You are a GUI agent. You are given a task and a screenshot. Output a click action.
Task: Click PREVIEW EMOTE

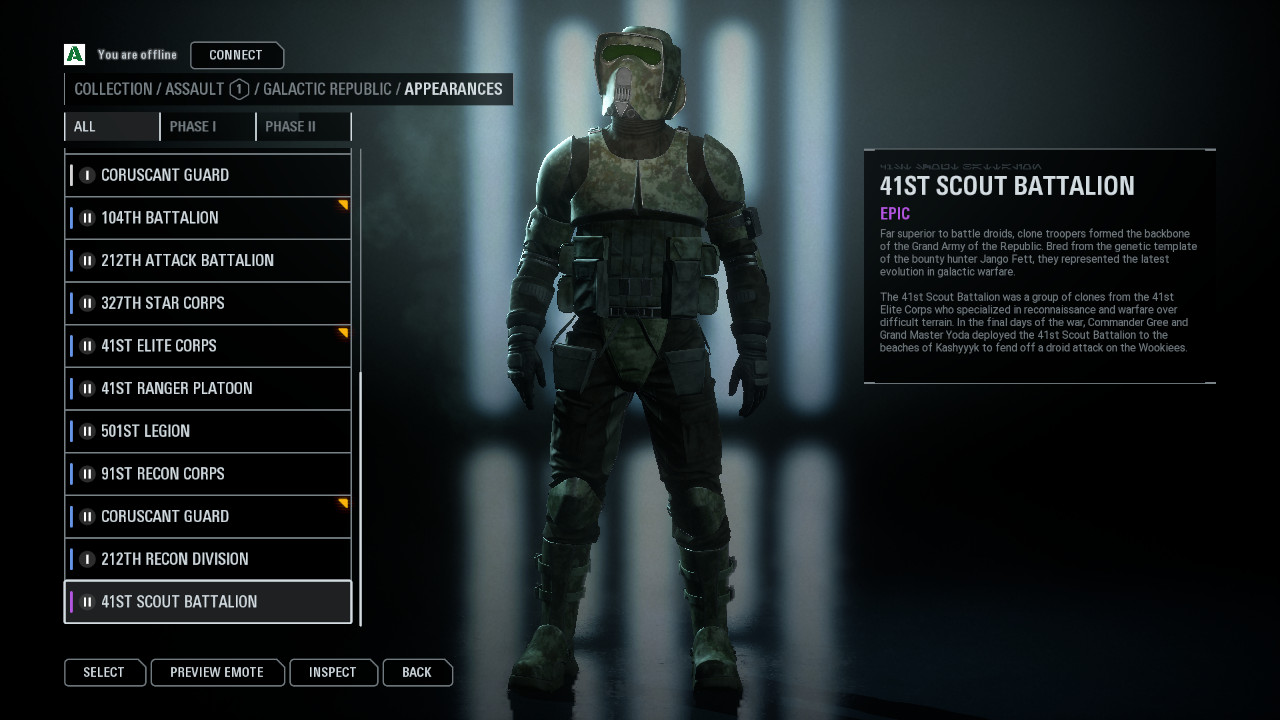point(217,672)
